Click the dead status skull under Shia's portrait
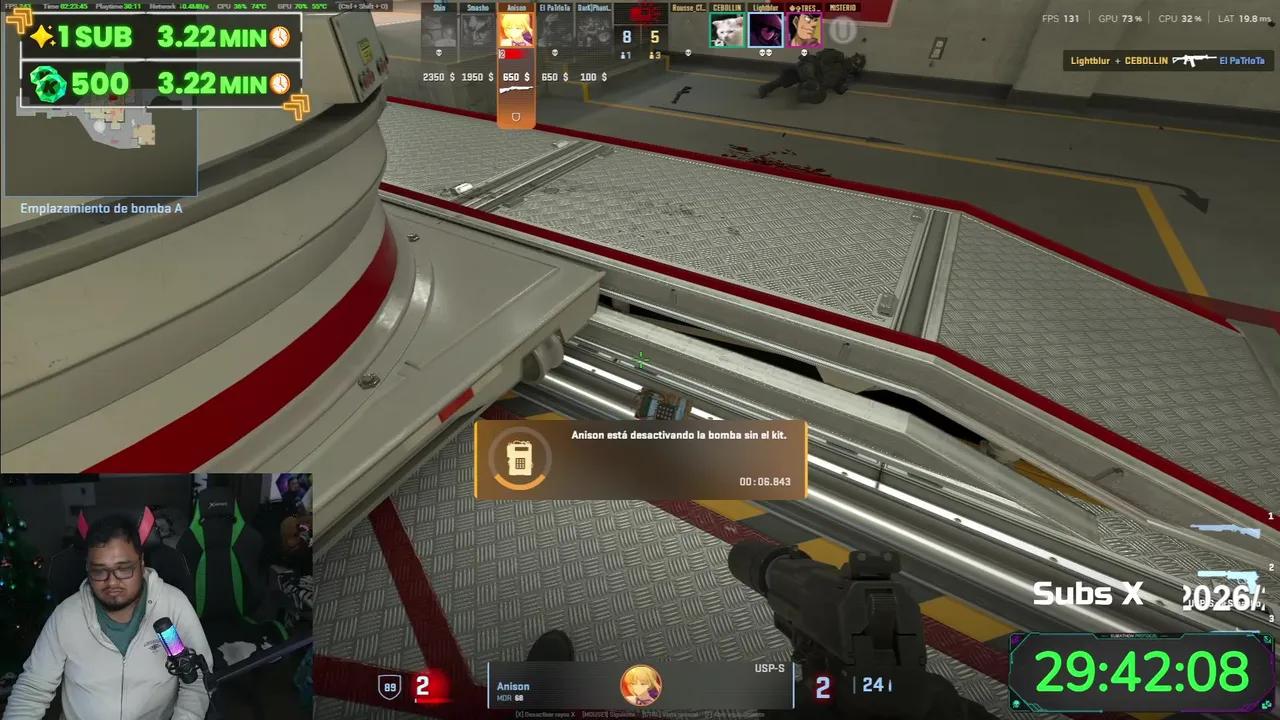1280x720 pixels. (x=438, y=52)
